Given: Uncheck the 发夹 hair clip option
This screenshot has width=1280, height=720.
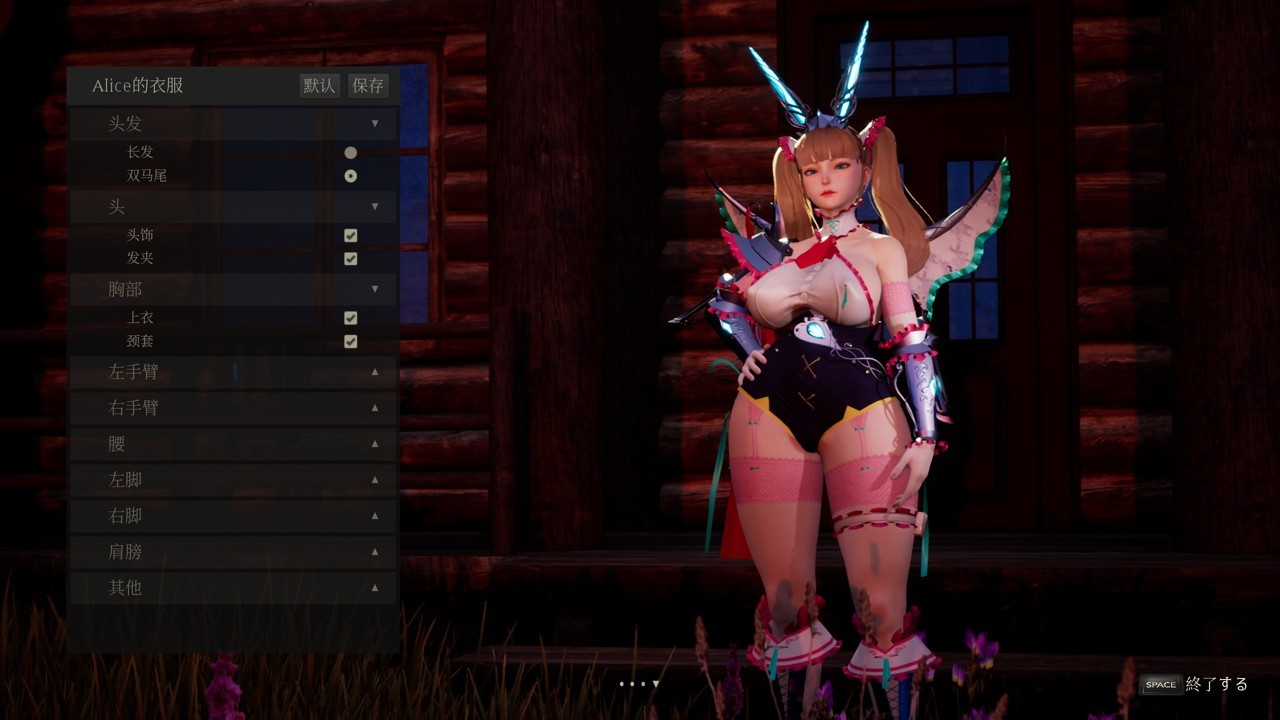Looking at the screenshot, I should [x=351, y=259].
